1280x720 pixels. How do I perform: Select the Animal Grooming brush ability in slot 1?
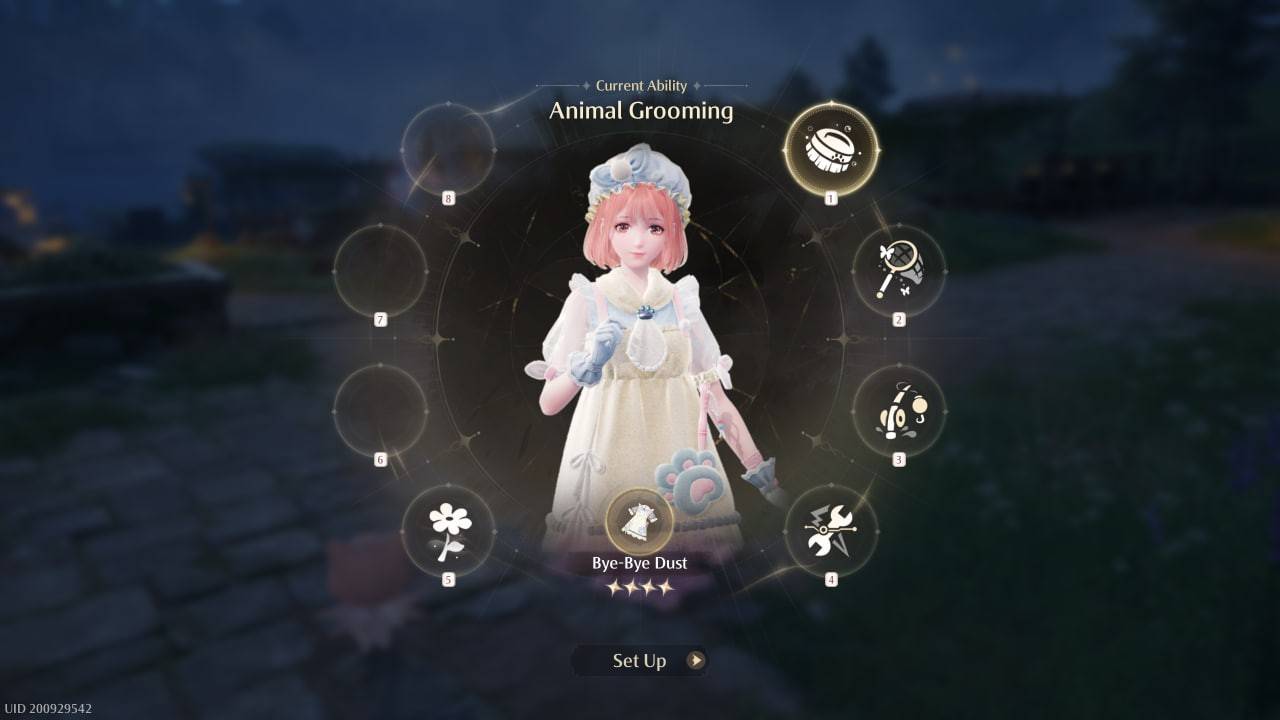(830, 148)
